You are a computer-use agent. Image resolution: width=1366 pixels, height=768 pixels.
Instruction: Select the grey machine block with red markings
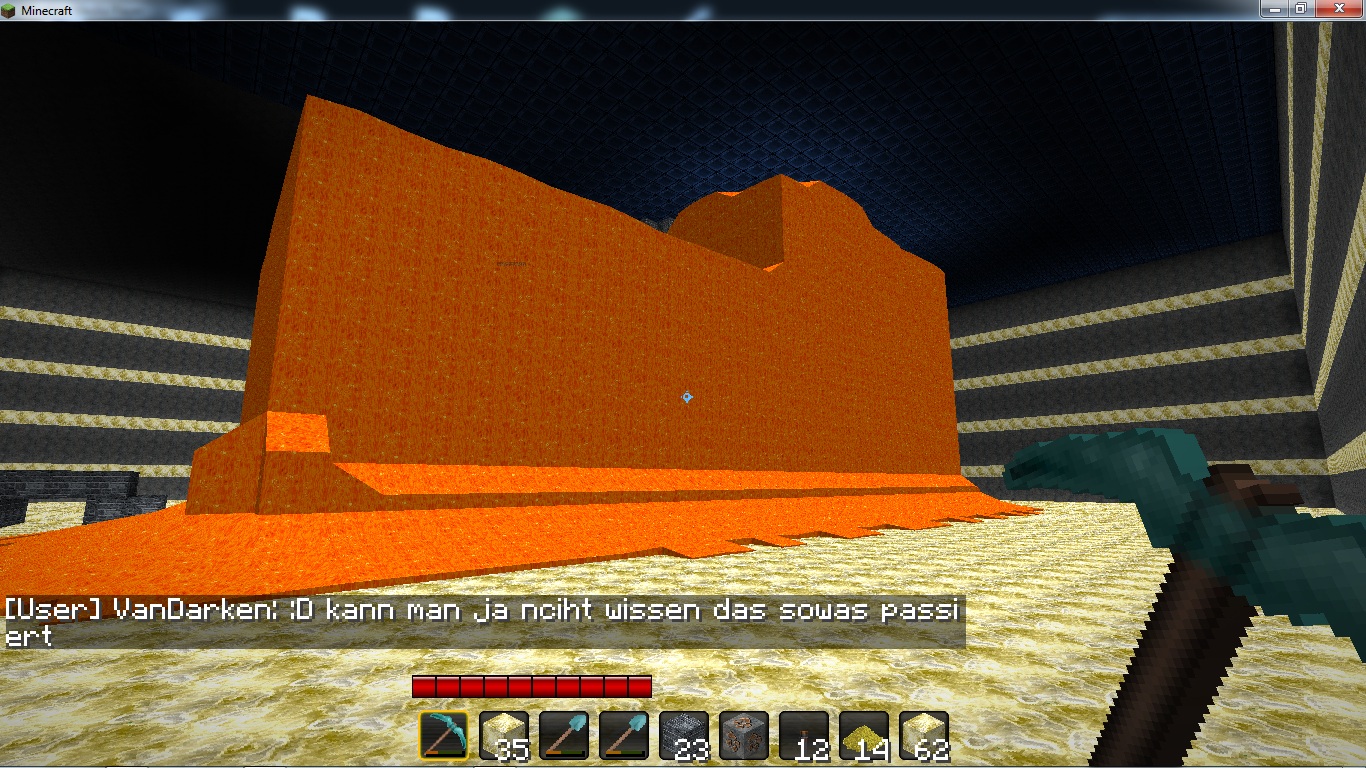tap(744, 736)
